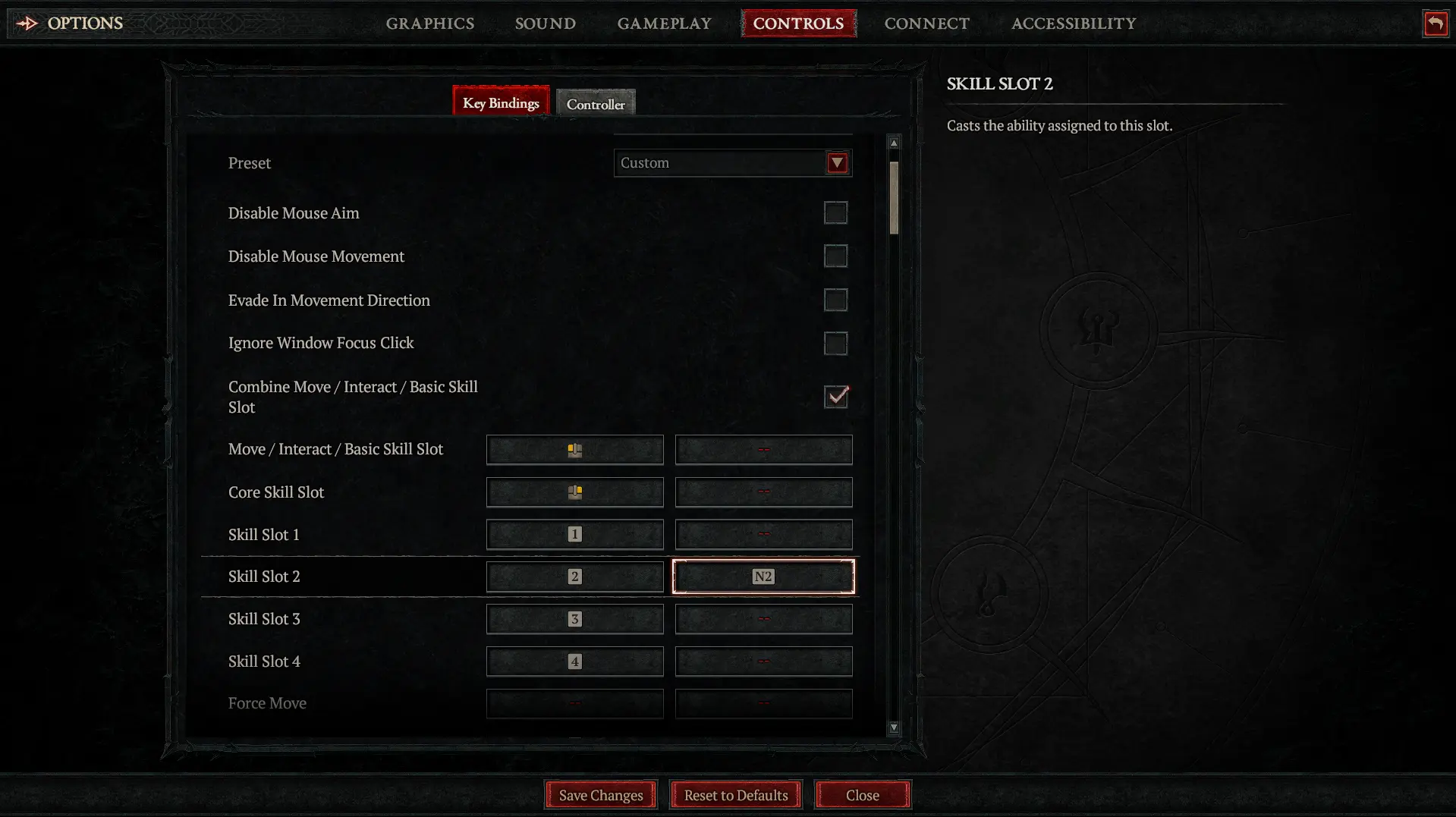Change the primary binding for Skill Slot 3

(x=574, y=619)
